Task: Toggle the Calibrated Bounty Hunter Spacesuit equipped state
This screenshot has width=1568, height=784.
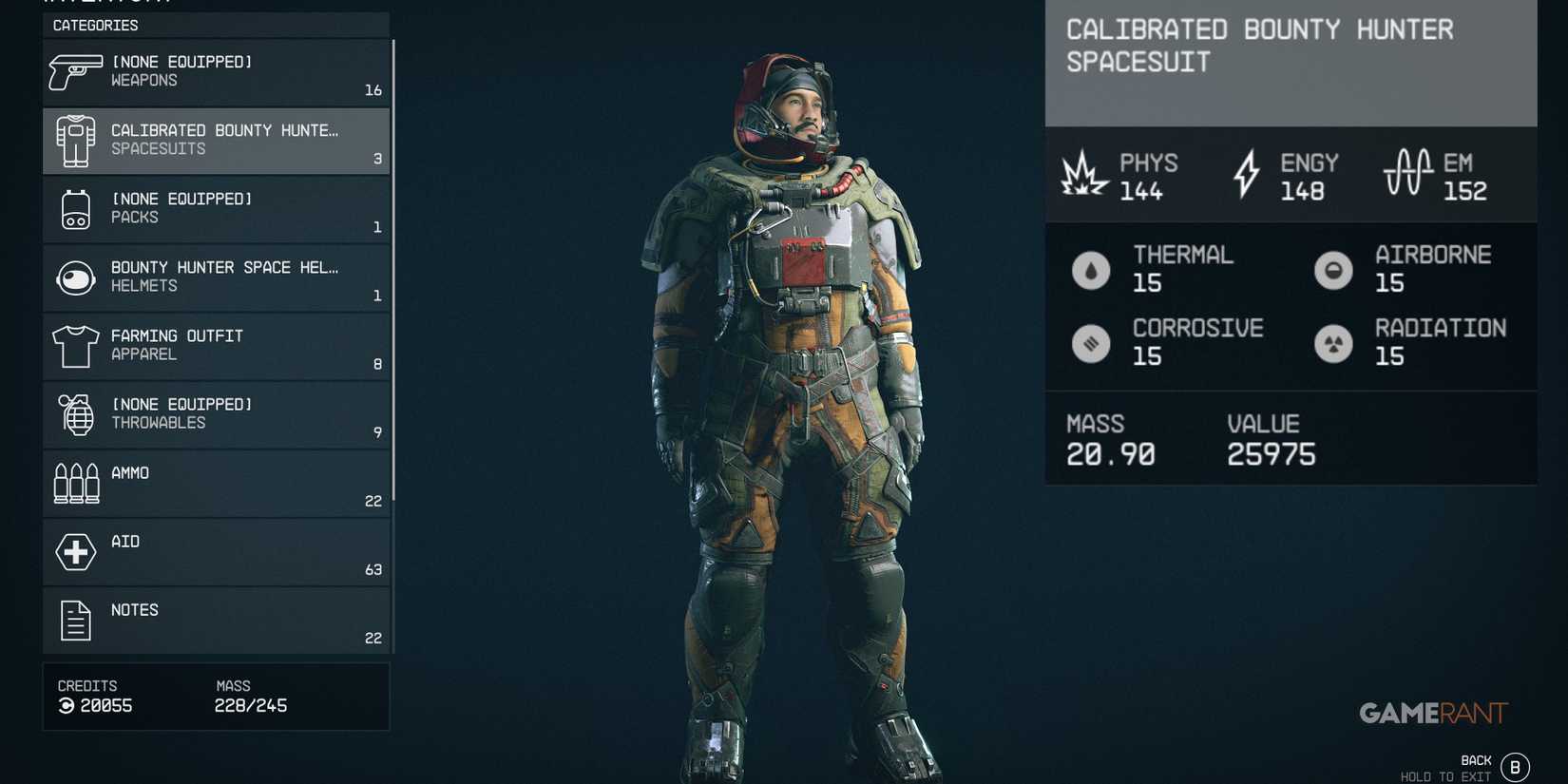Action: (216, 140)
